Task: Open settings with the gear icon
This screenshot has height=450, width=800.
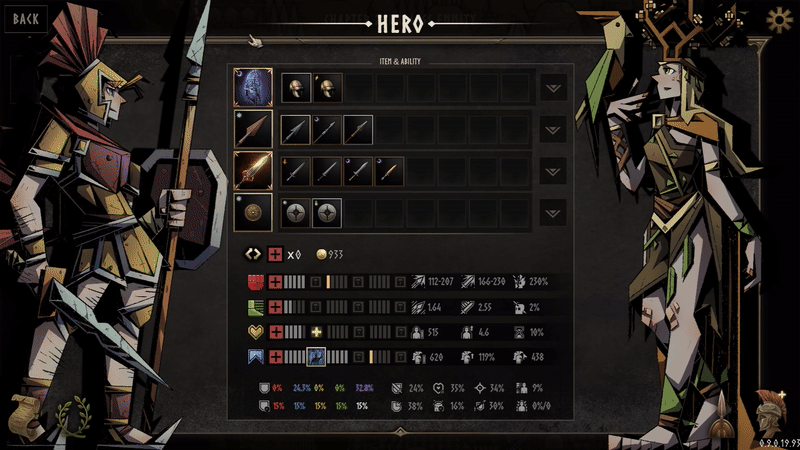Action: (778, 19)
